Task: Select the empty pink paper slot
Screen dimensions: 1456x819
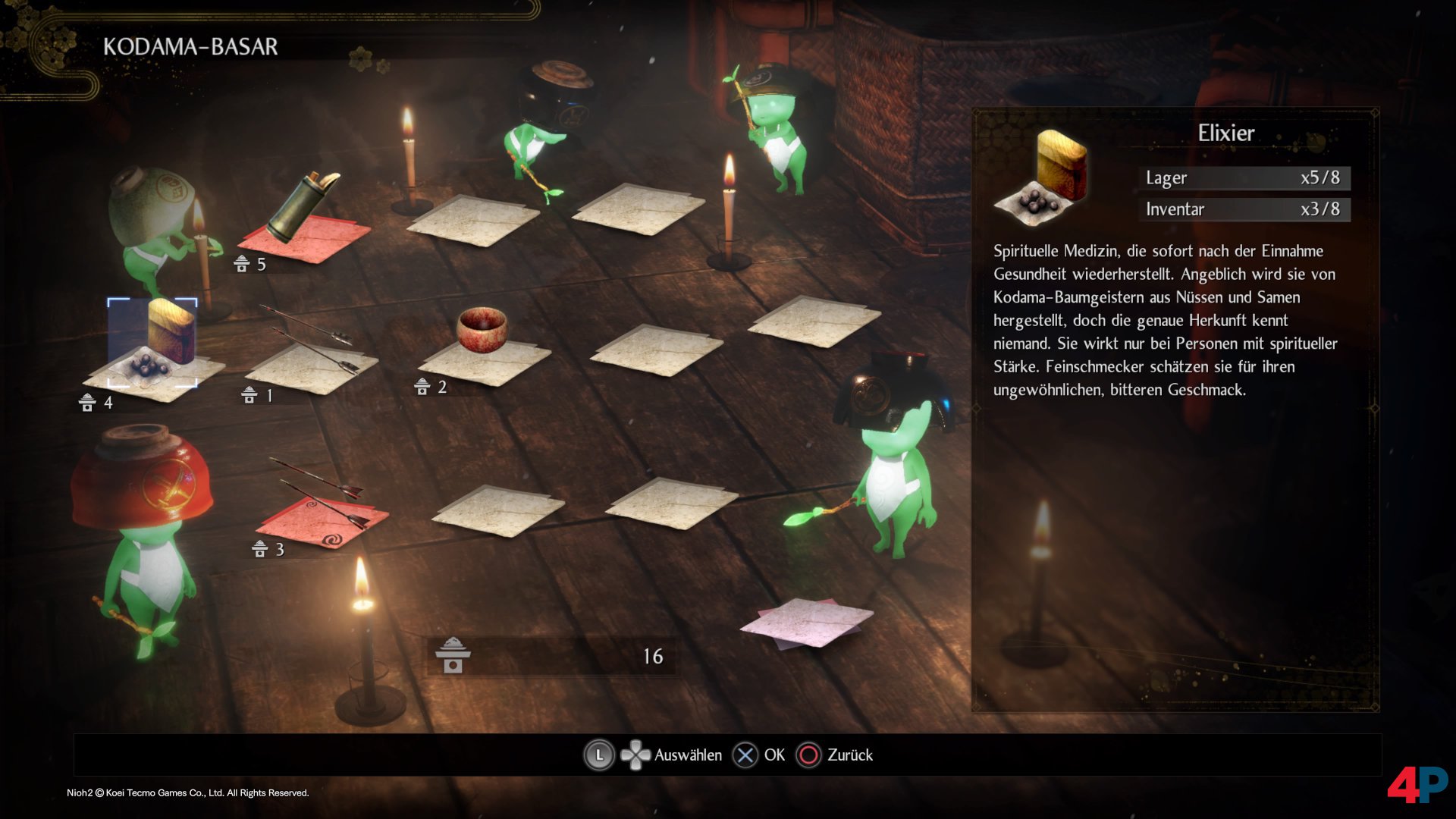Action: click(x=807, y=622)
